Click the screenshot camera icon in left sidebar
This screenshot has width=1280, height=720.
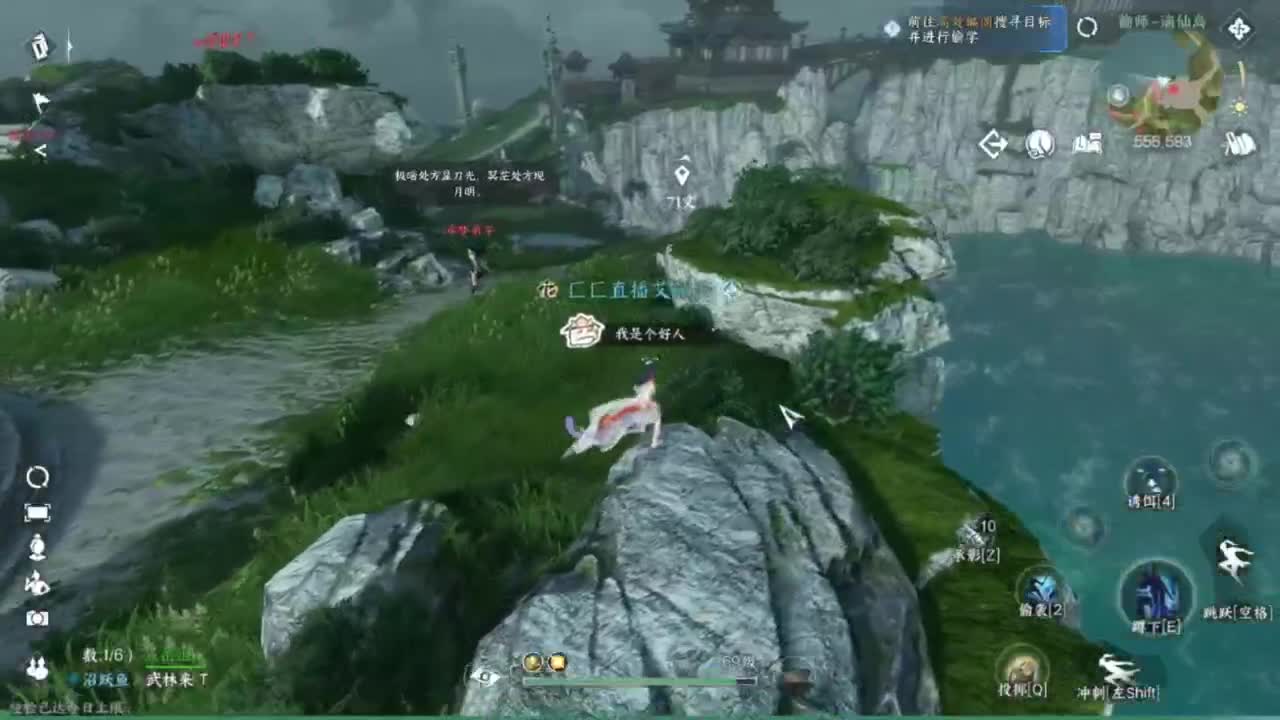tap(37, 618)
